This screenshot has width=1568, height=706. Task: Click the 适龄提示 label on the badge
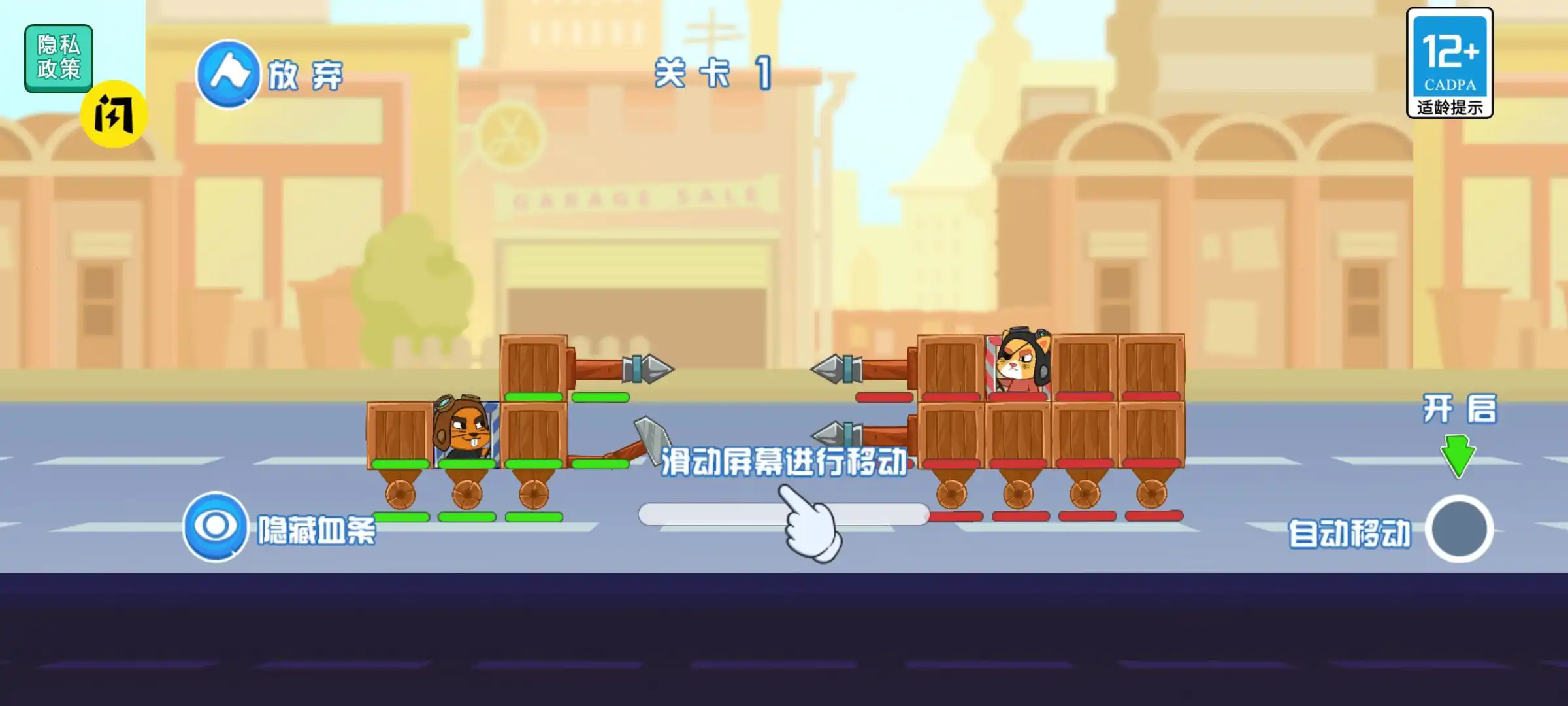1450,107
